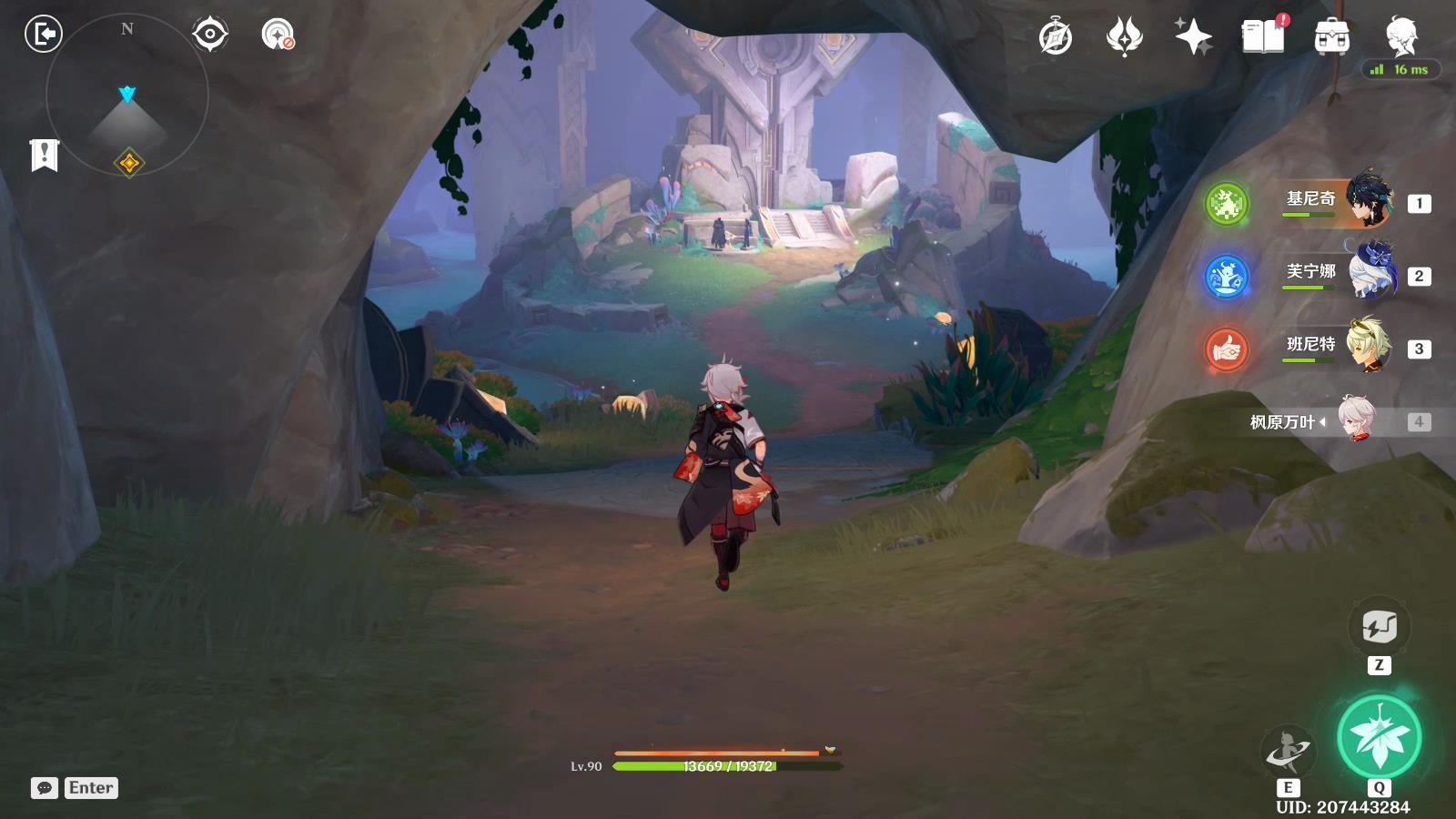Switch to party member 班尼特
Viewport: 1456px width, 819px height.
[x=1338, y=346]
